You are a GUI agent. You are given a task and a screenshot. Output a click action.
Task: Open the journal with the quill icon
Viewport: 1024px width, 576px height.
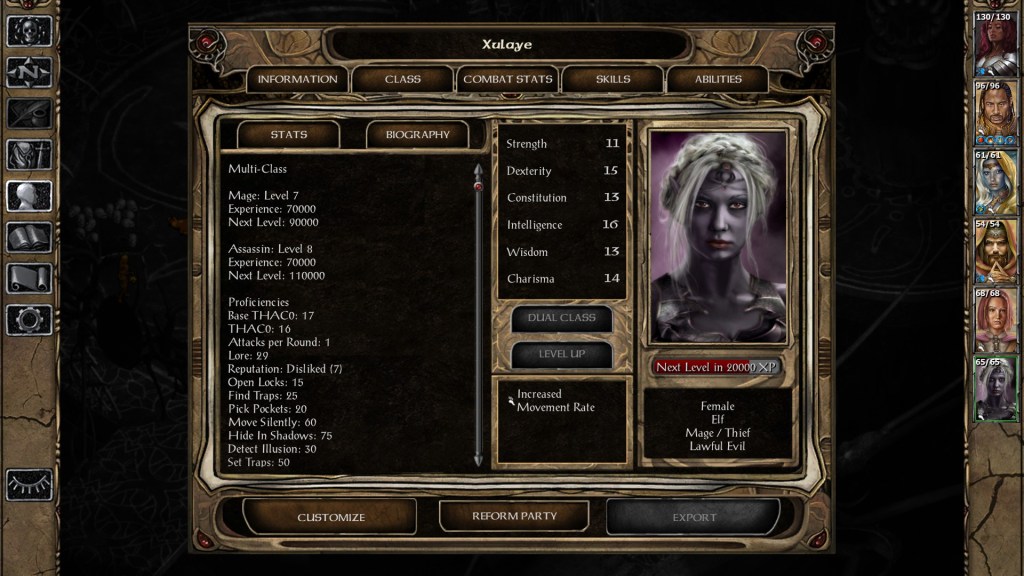[29, 113]
